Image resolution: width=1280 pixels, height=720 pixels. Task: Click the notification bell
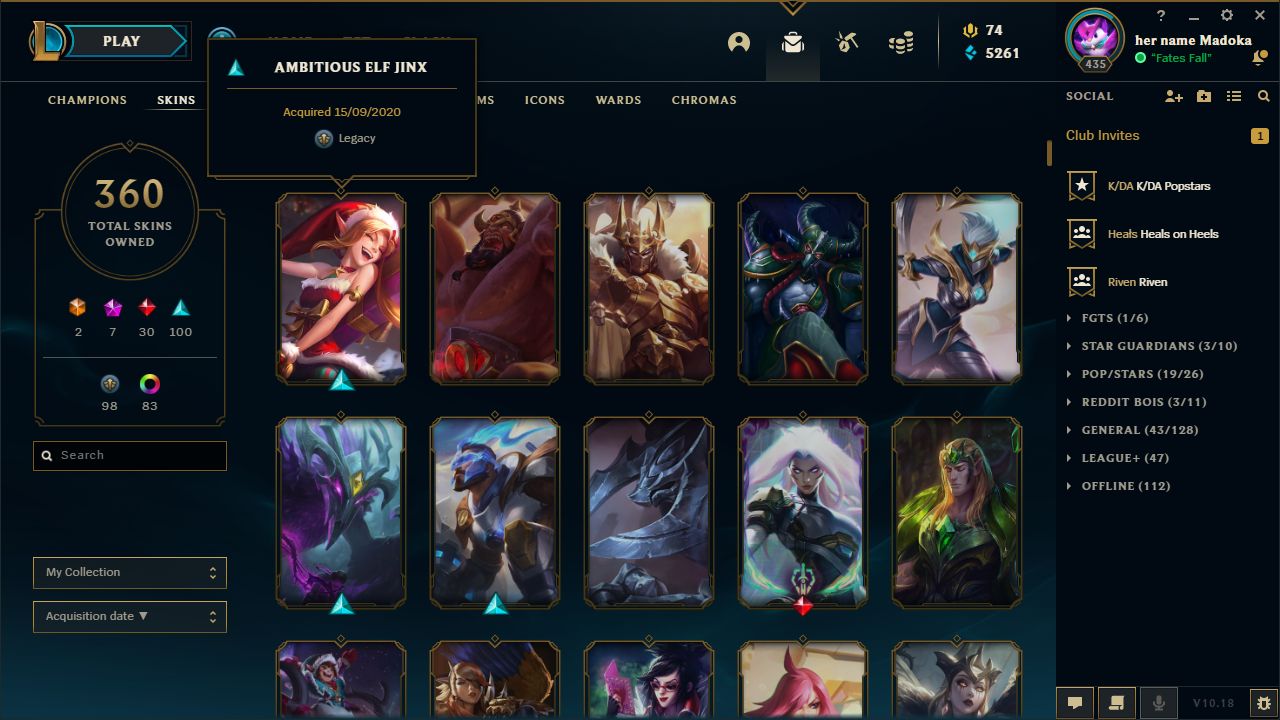pyautogui.click(x=1258, y=59)
